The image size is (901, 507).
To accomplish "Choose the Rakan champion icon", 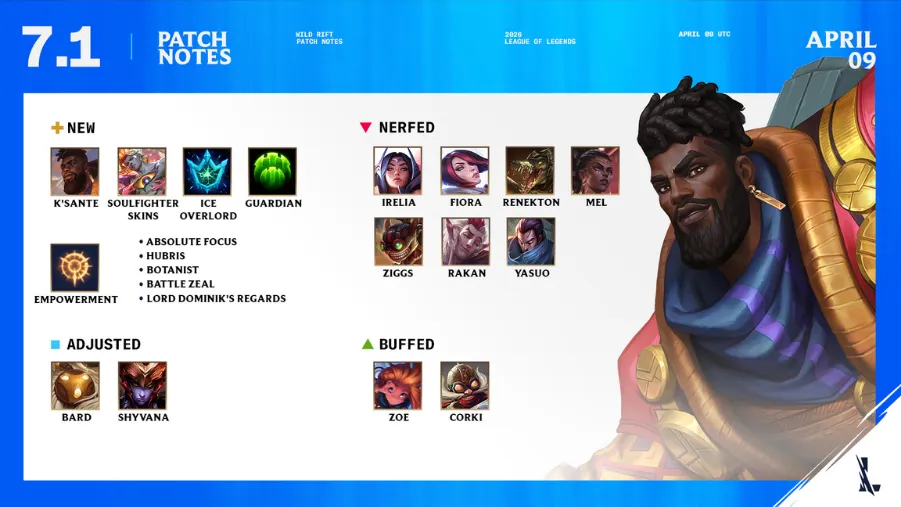I will 465,241.
